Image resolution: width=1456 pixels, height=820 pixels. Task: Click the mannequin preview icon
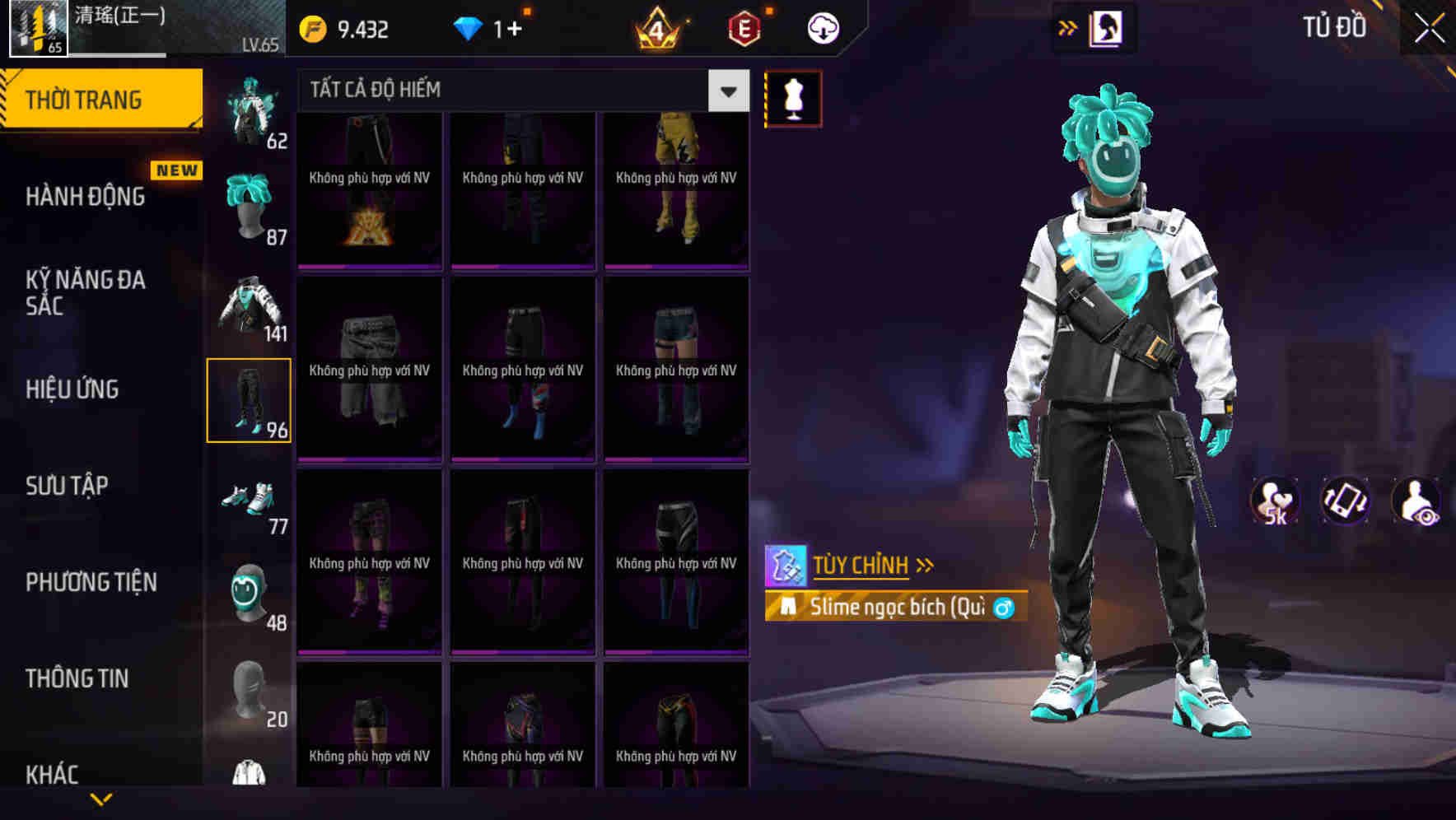[792, 96]
